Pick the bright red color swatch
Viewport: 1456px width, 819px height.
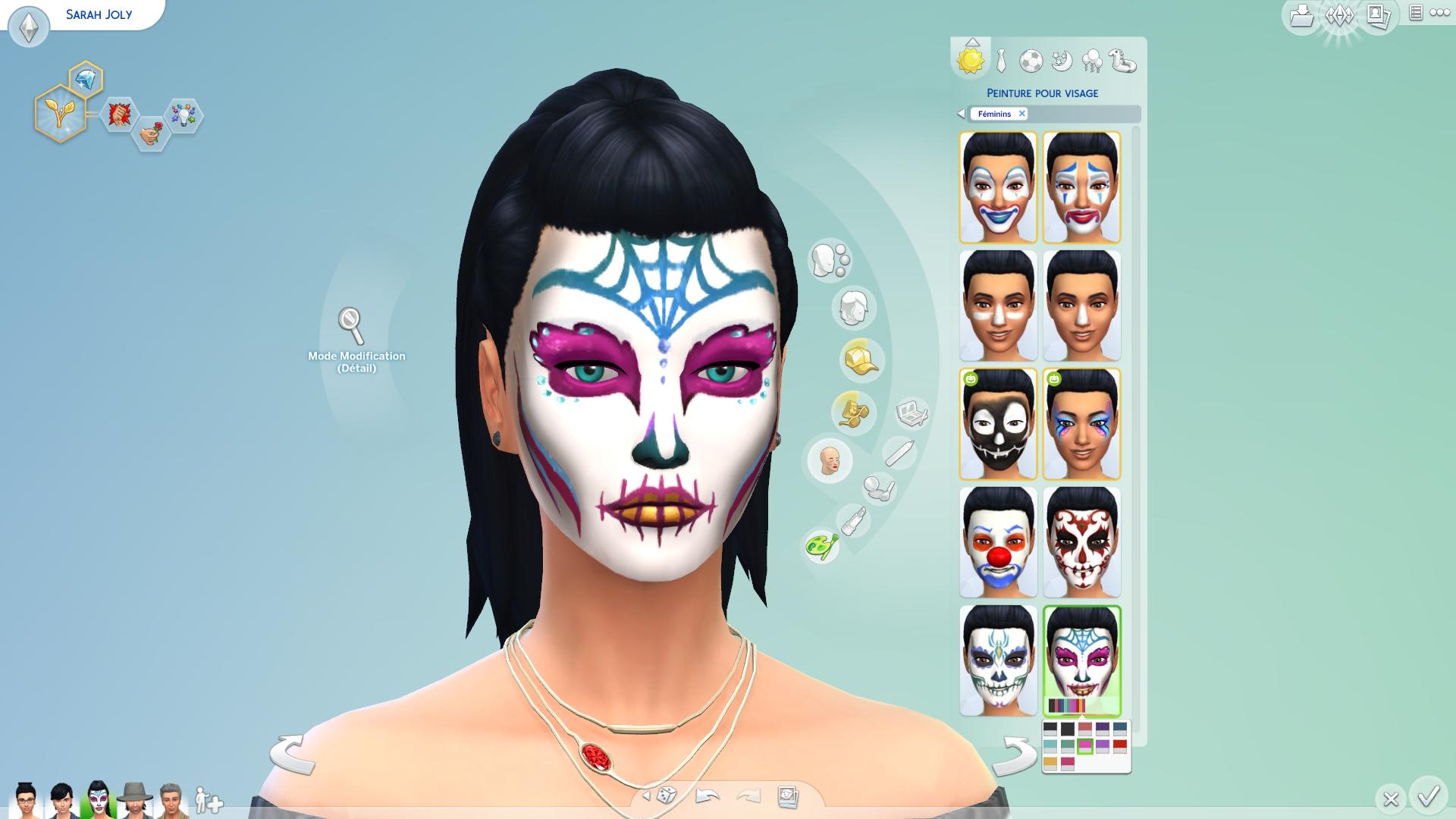[x=1120, y=746]
